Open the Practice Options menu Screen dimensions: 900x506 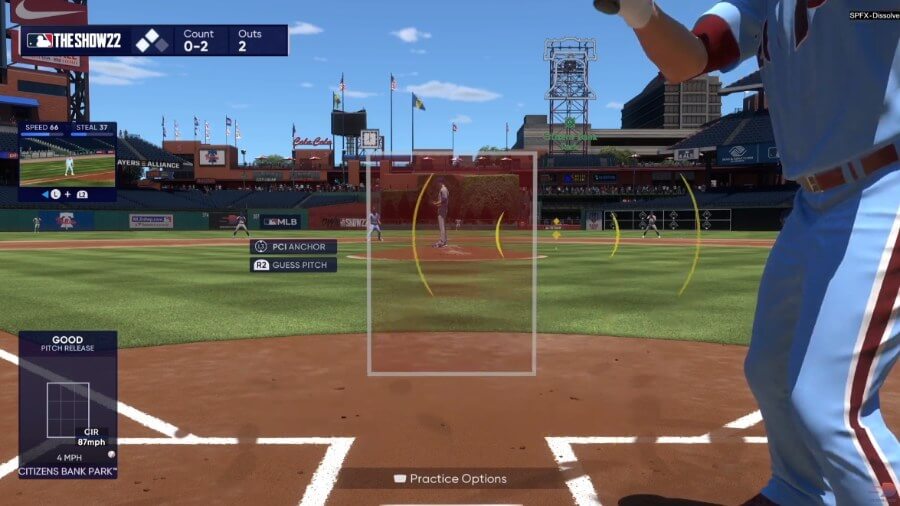451,479
